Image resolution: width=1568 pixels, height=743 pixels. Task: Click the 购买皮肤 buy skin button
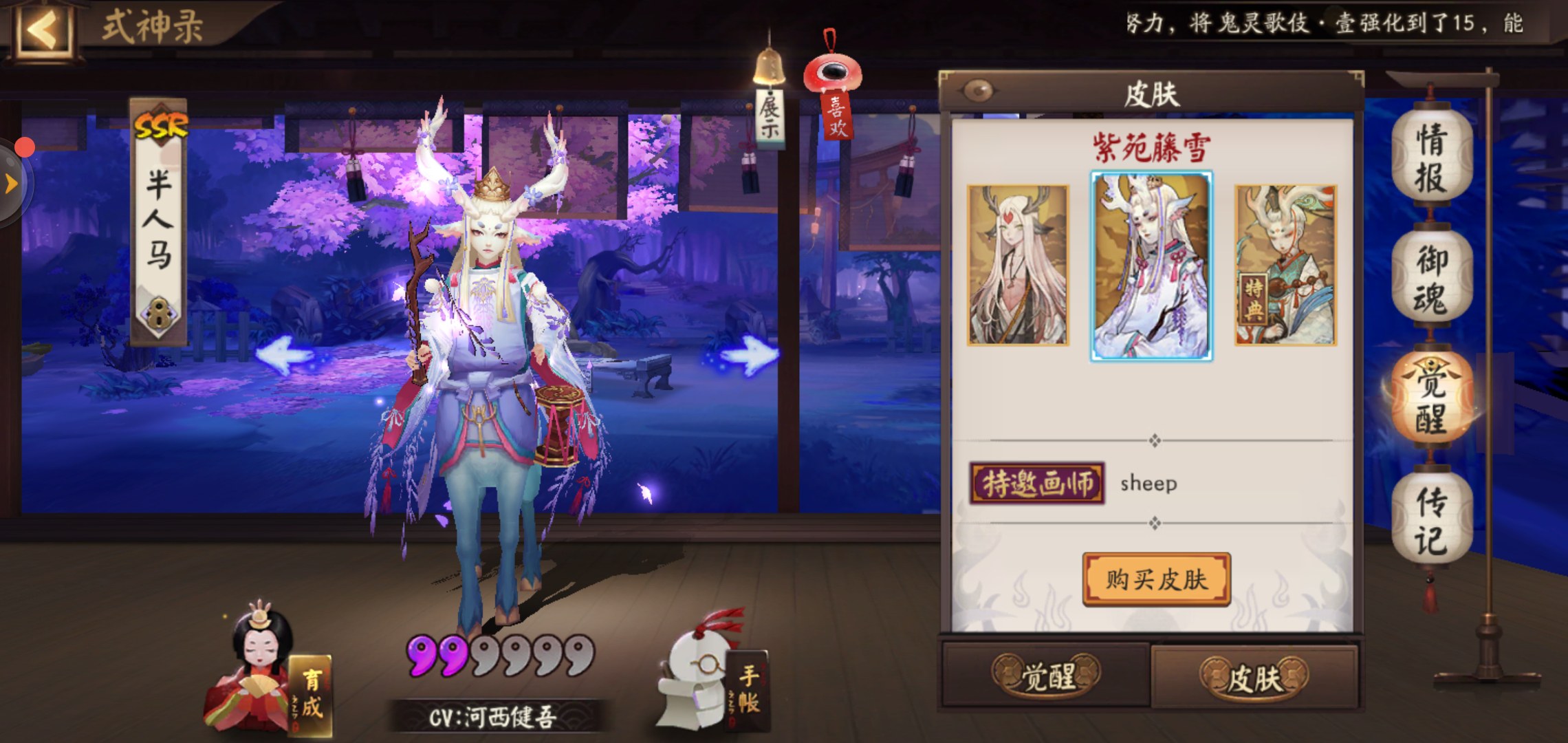coord(1156,579)
